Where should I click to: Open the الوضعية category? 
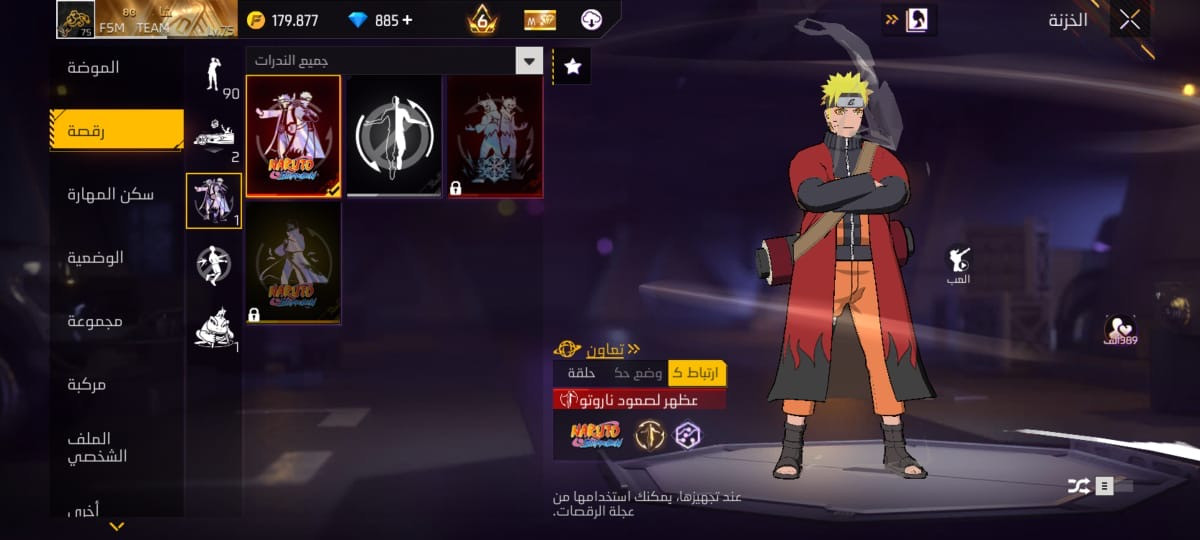95,258
